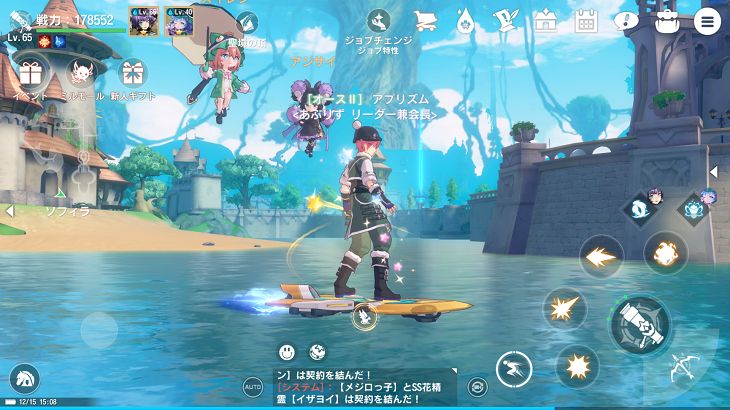Toggle the AUTO battle button
The image size is (730, 410).
click(253, 384)
